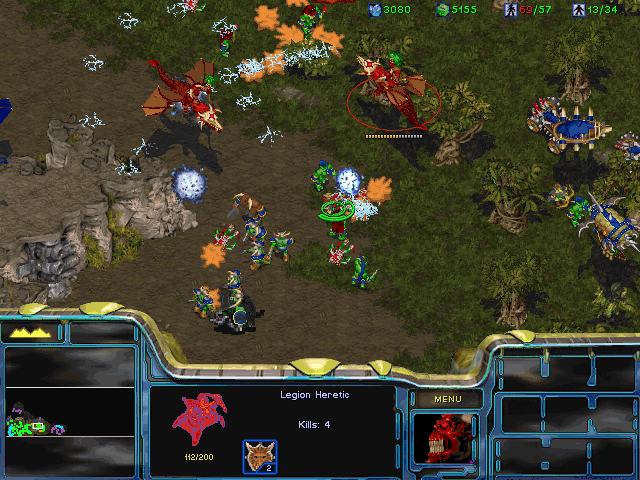Open the game MENU button
Screen dimensions: 640x480
point(445,399)
